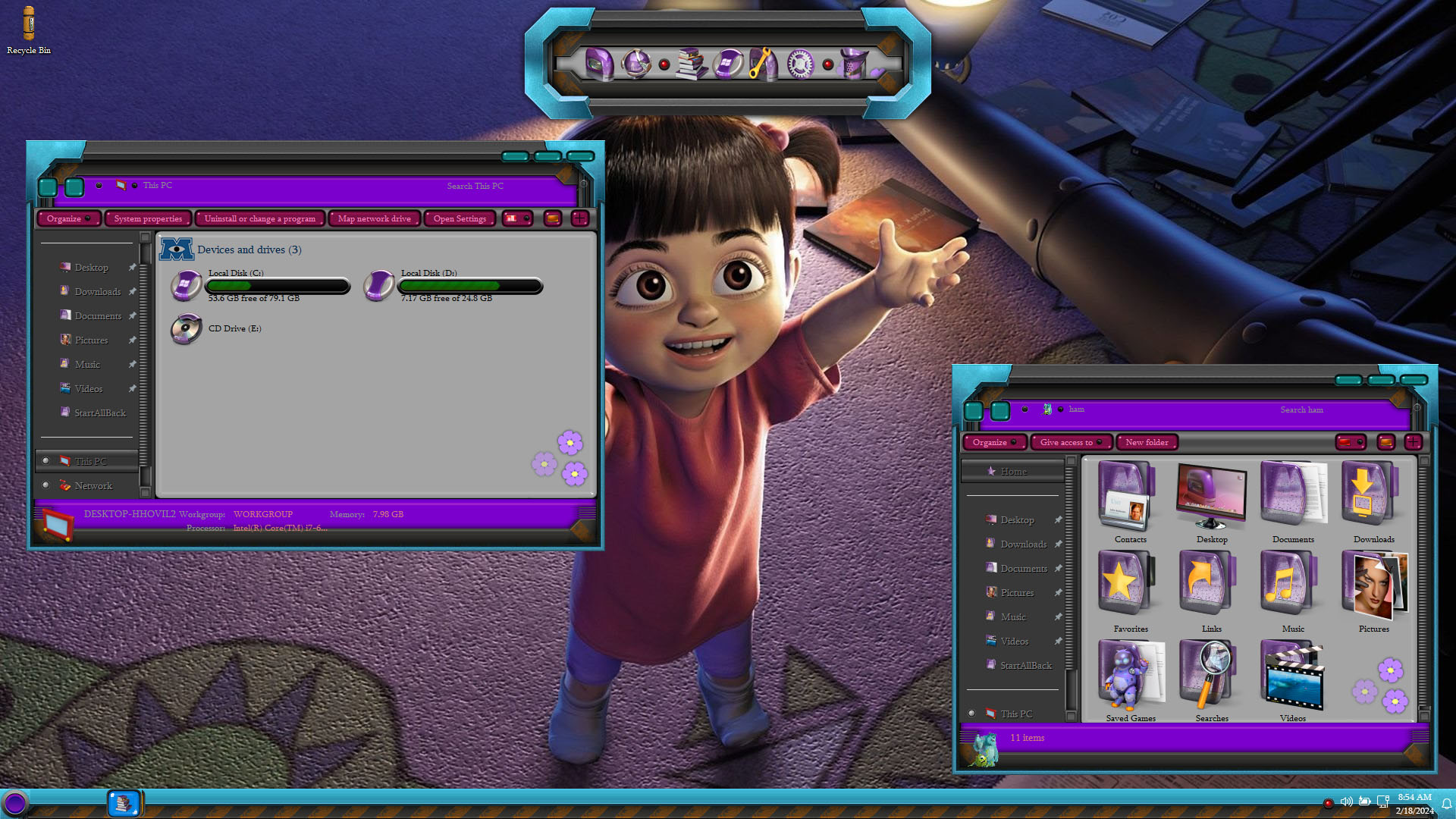Screen dimensions: 1456x819
Task: Click the stack of books dock icon
Action: [x=690, y=64]
